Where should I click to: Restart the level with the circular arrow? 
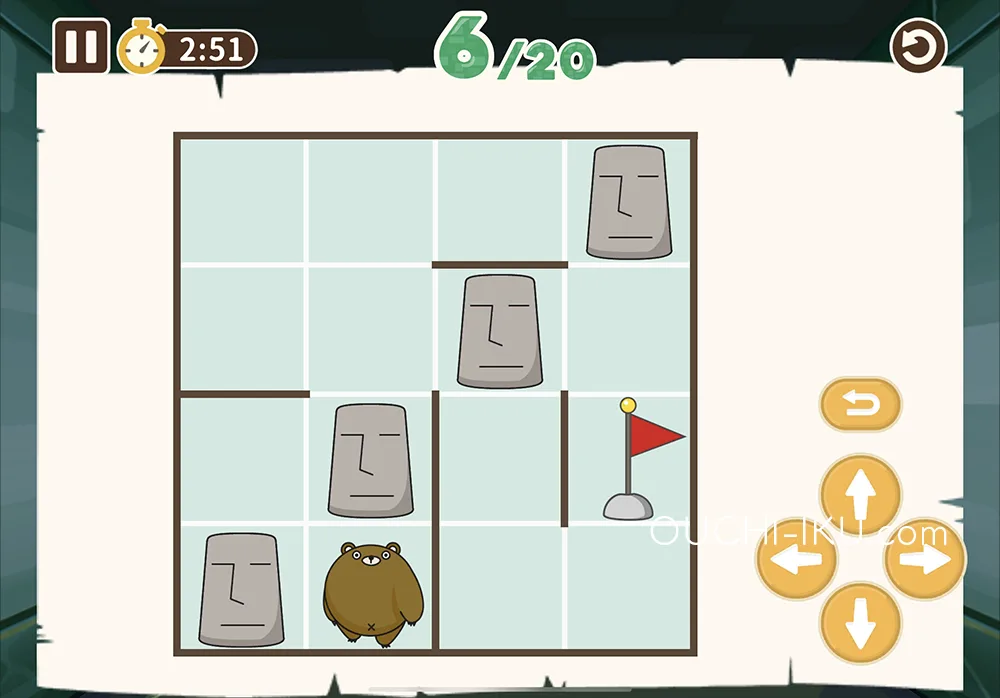coord(918,46)
